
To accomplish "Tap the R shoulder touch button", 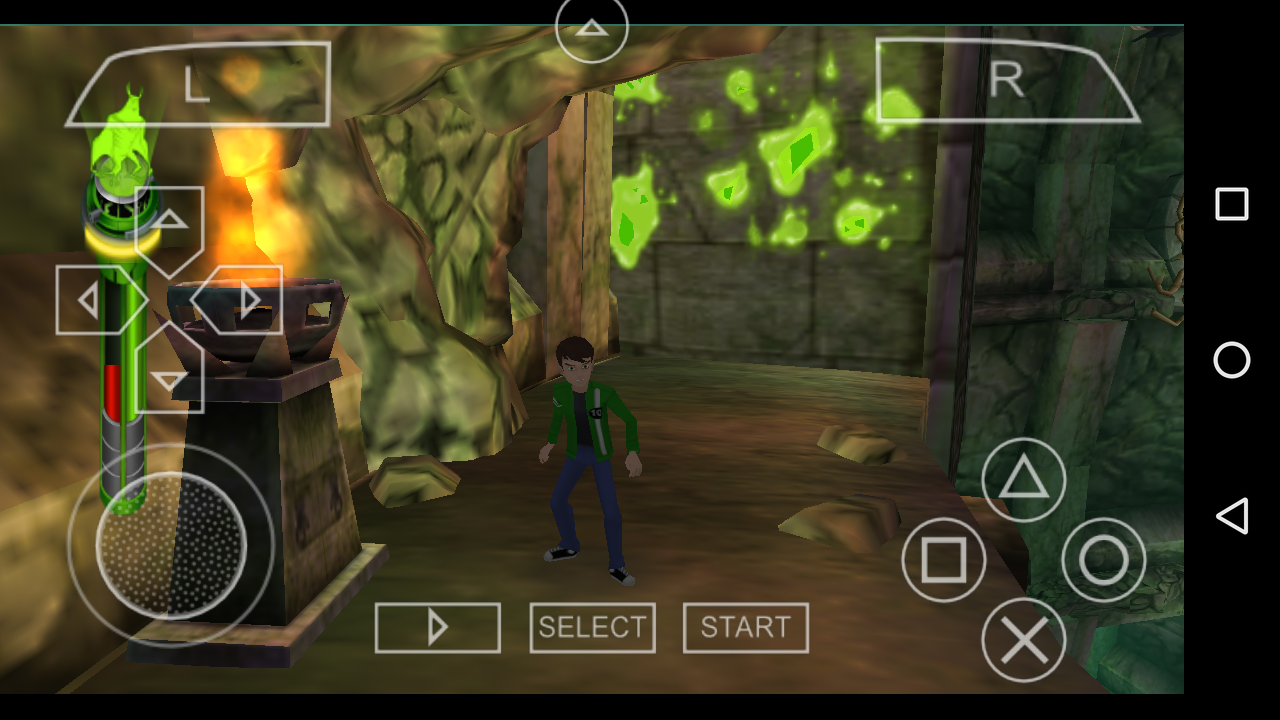I will pyautogui.click(x=1005, y=82).
